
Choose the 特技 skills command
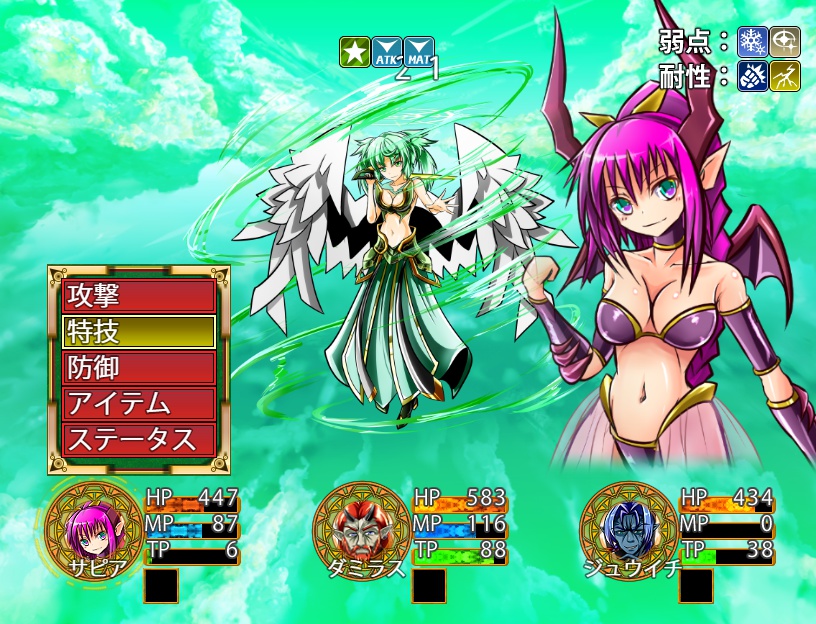tap(139, 331)
